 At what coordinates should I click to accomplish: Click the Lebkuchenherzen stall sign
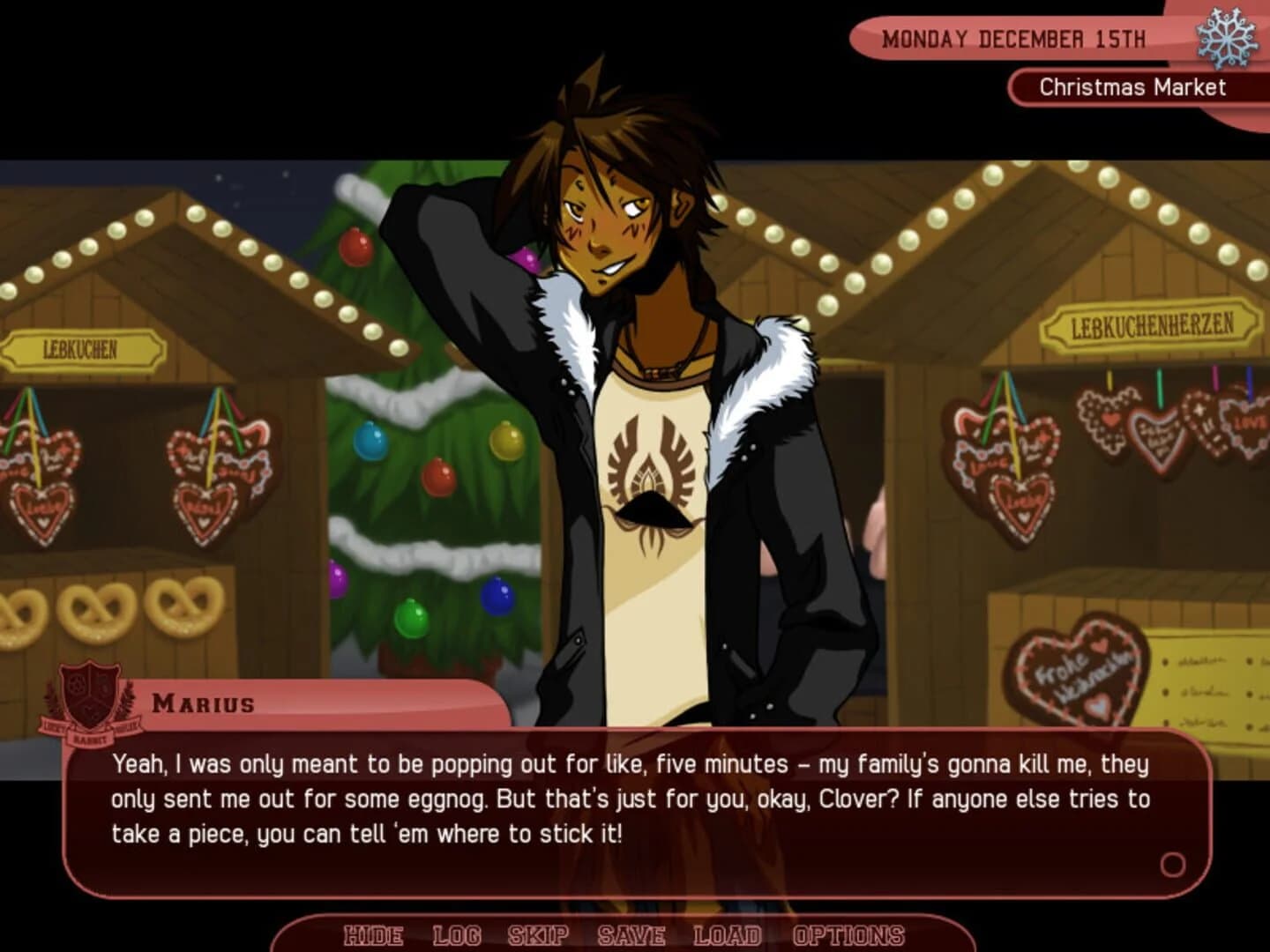[x=1149, y=325]
